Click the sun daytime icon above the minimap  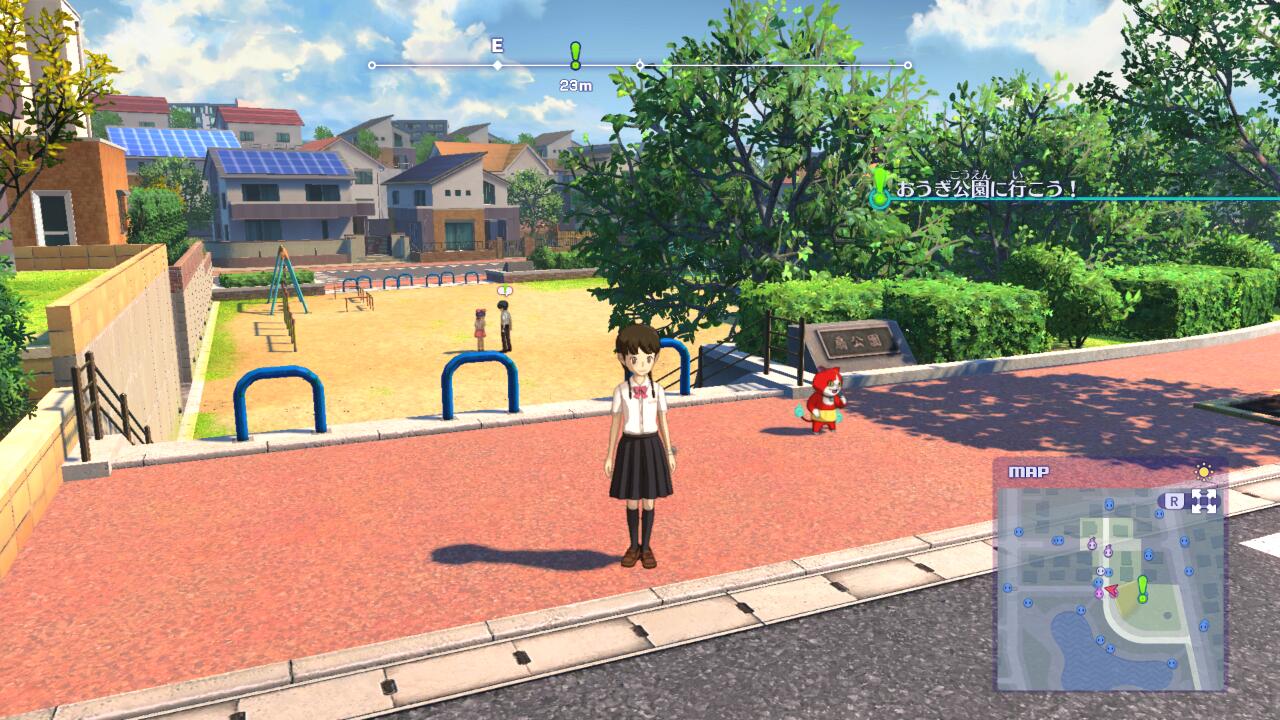pyautogui.click(x=1204, y=472)
